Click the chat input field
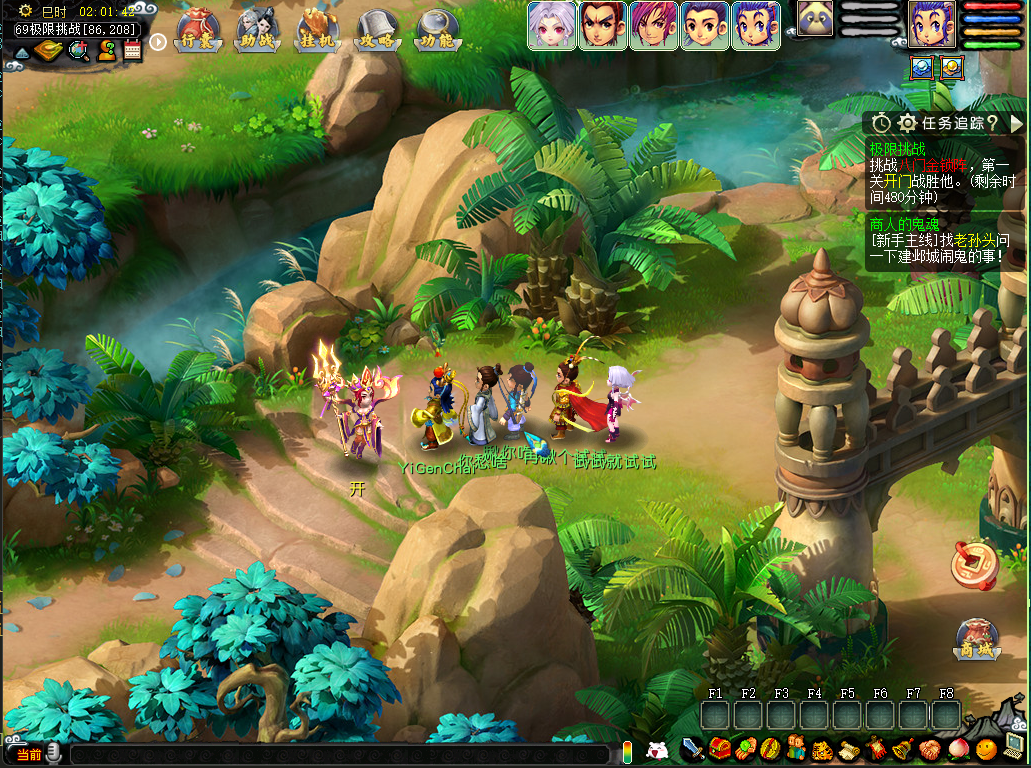1031x768 pixels. (340, 755)
